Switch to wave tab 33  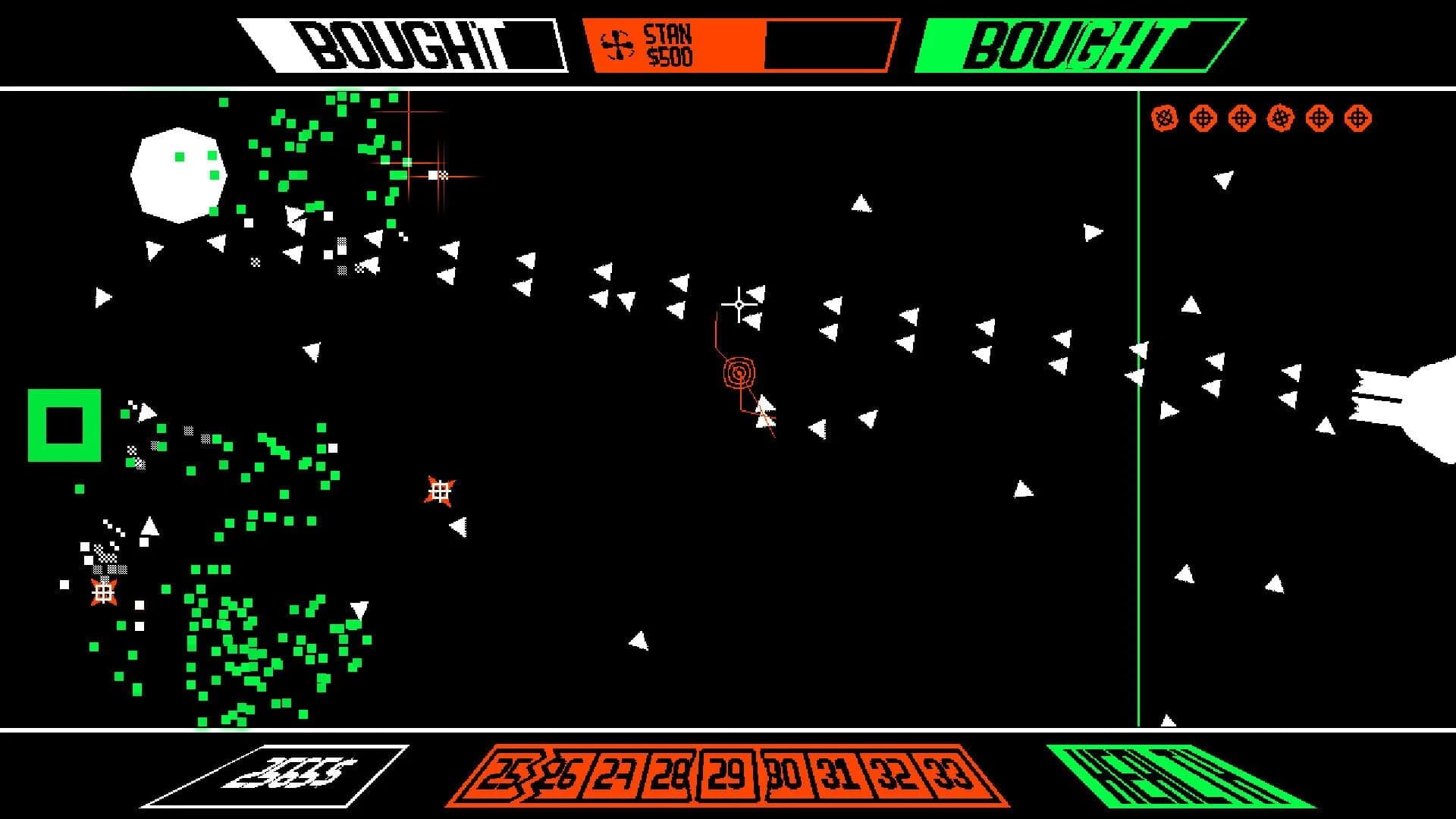click(x=945, y=777)
